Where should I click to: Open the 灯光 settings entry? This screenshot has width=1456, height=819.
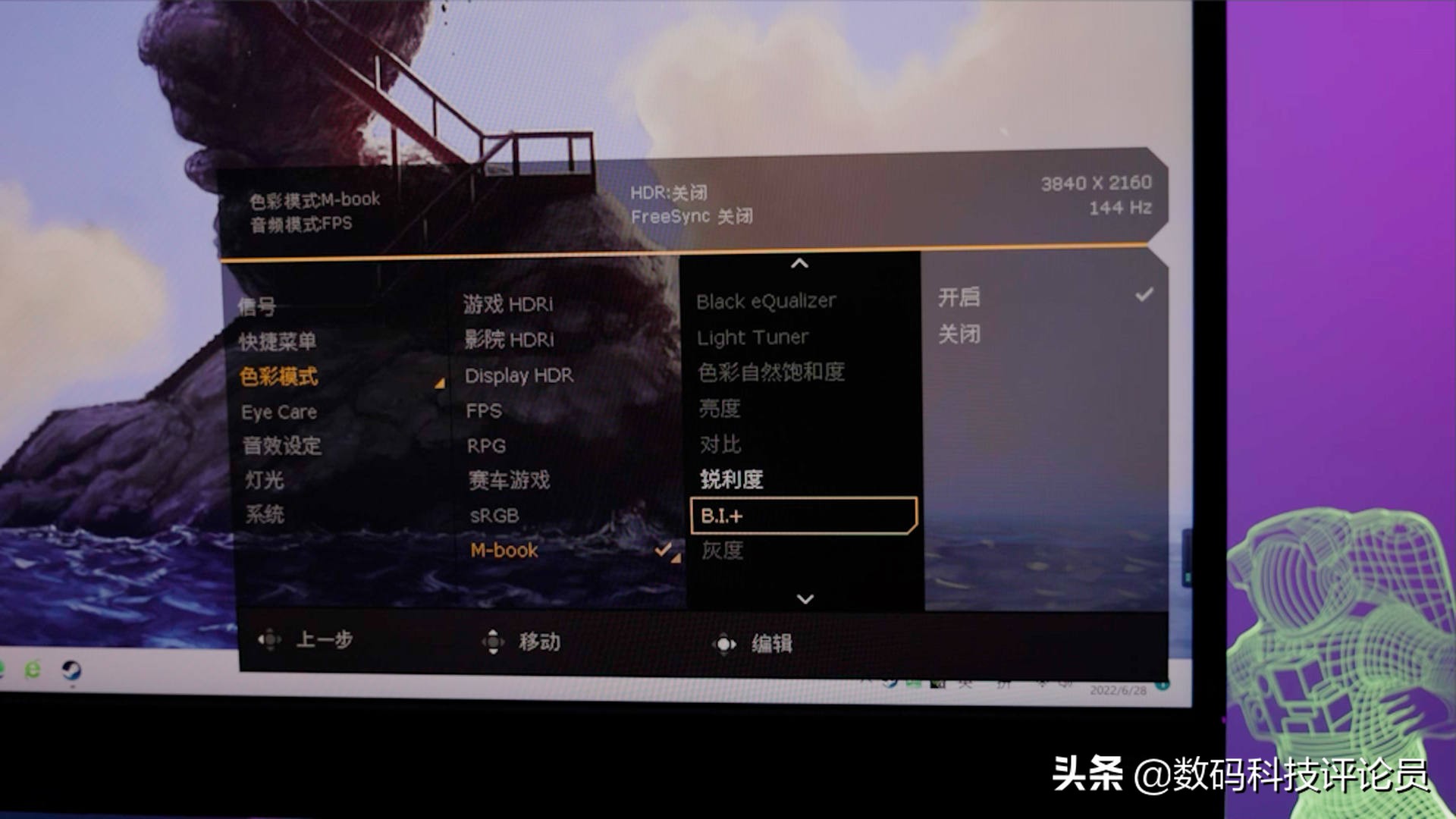pyautogui.click(x=262, y=480)
